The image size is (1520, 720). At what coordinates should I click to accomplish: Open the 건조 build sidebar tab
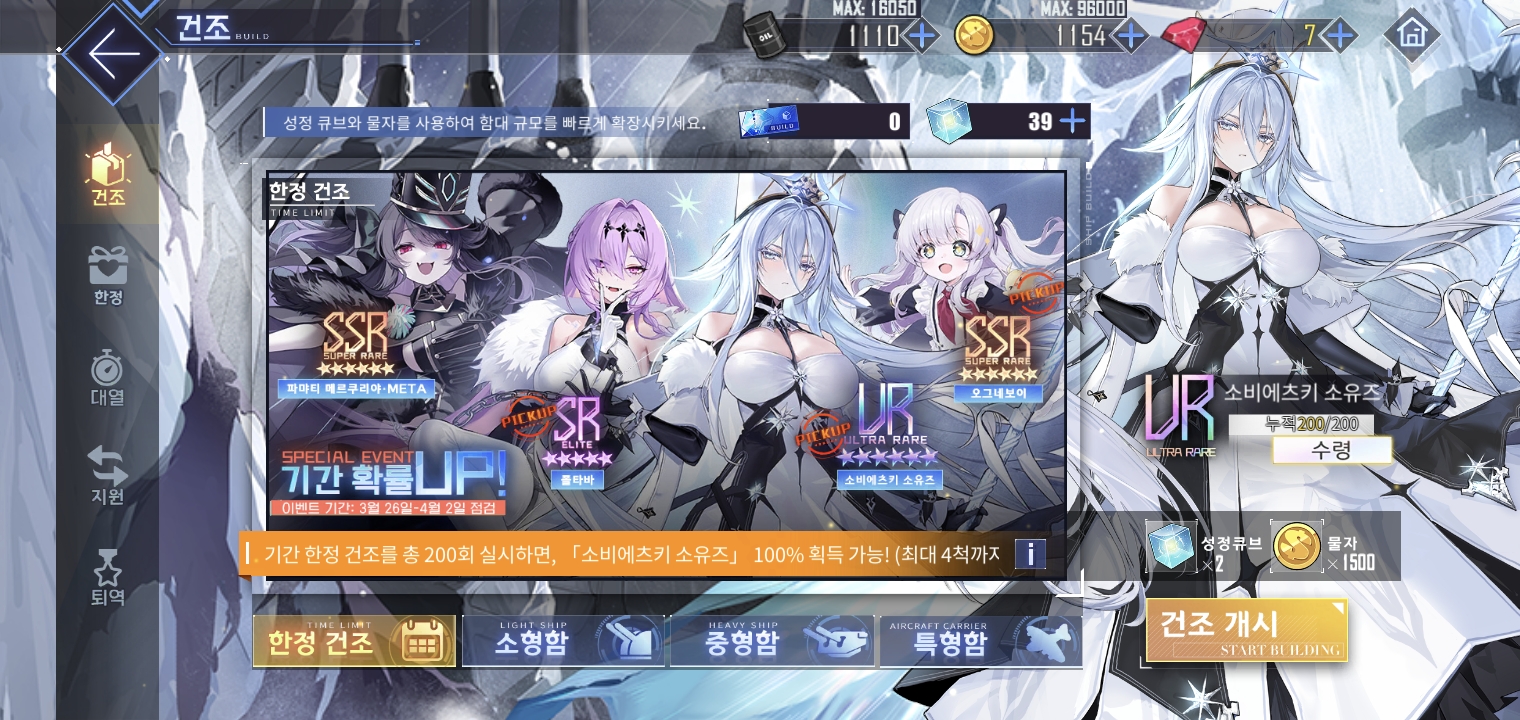(108, 175)
